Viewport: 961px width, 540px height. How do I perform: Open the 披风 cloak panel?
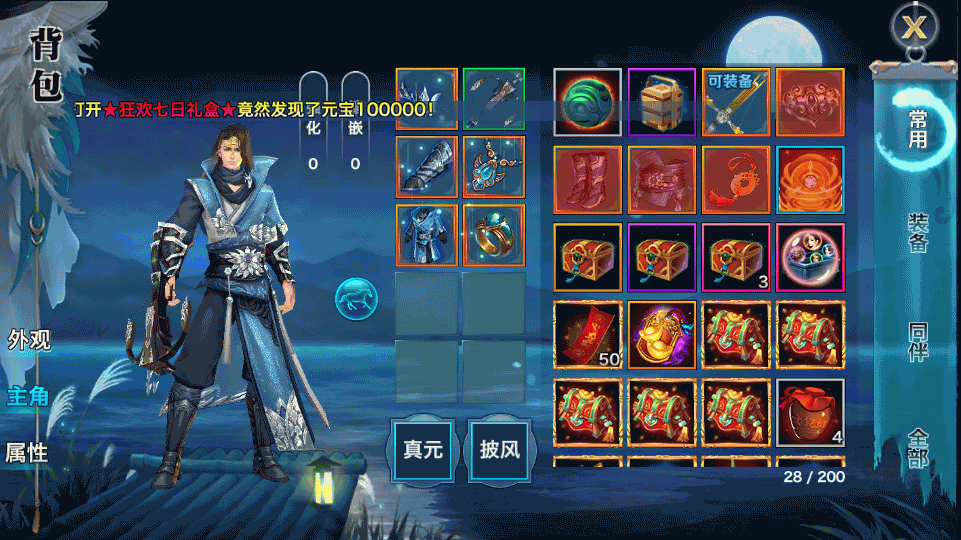click(x=499, y=449)
